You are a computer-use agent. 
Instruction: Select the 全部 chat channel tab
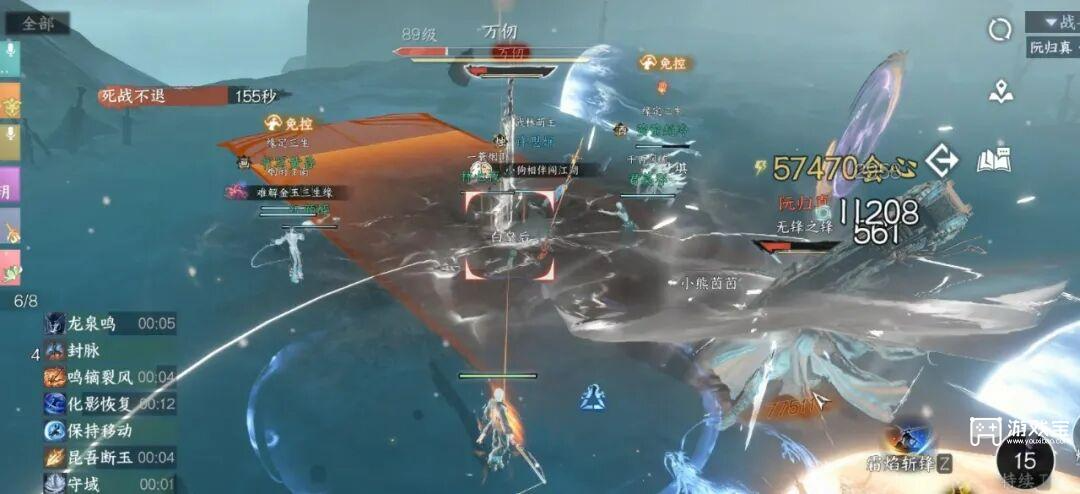pyautogui.click(x=37, y=23)
